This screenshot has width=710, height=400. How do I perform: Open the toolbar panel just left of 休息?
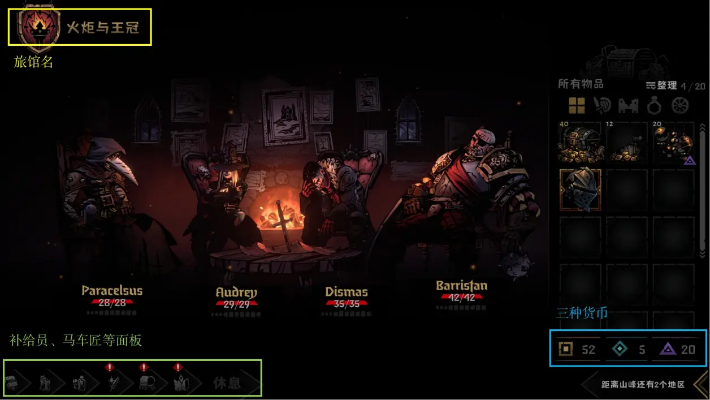point(182,382)
